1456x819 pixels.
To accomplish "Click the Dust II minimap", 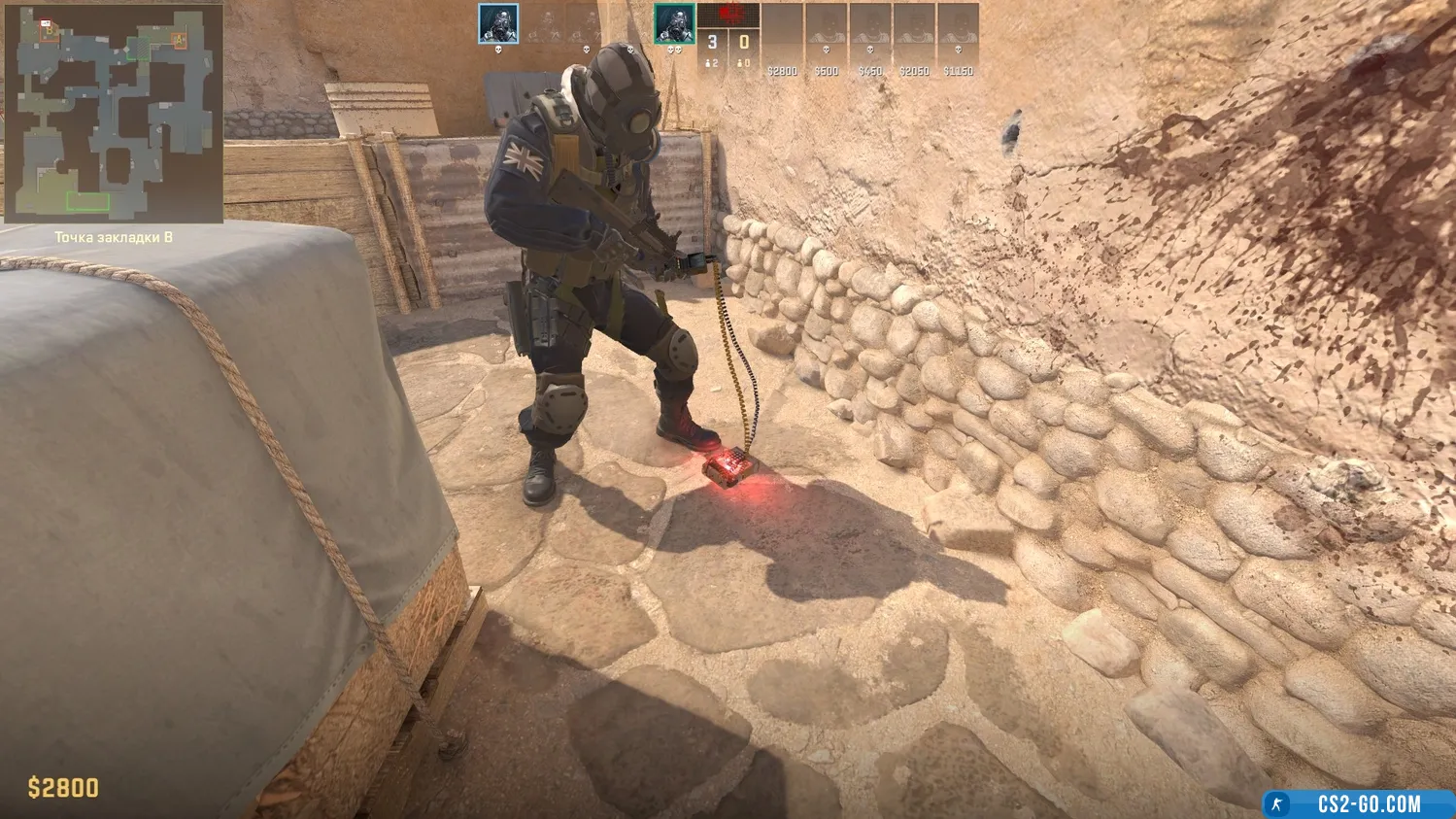I will tap(113, 113).
